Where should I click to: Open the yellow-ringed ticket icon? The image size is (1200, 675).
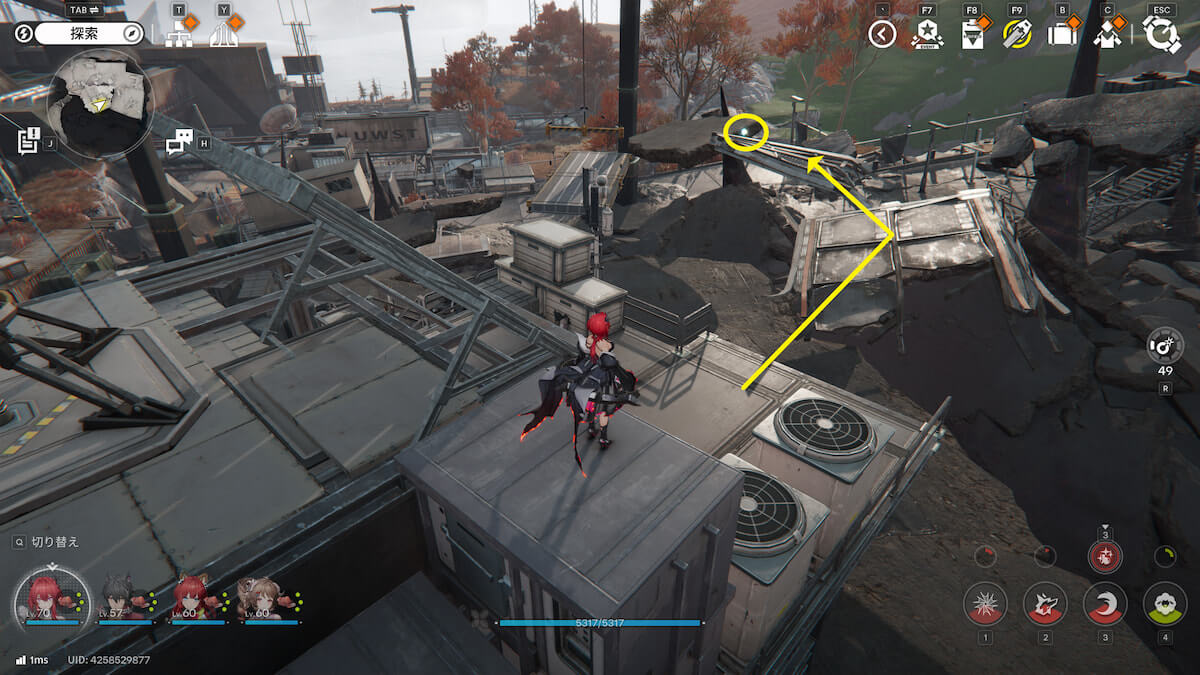(1017, 35)
